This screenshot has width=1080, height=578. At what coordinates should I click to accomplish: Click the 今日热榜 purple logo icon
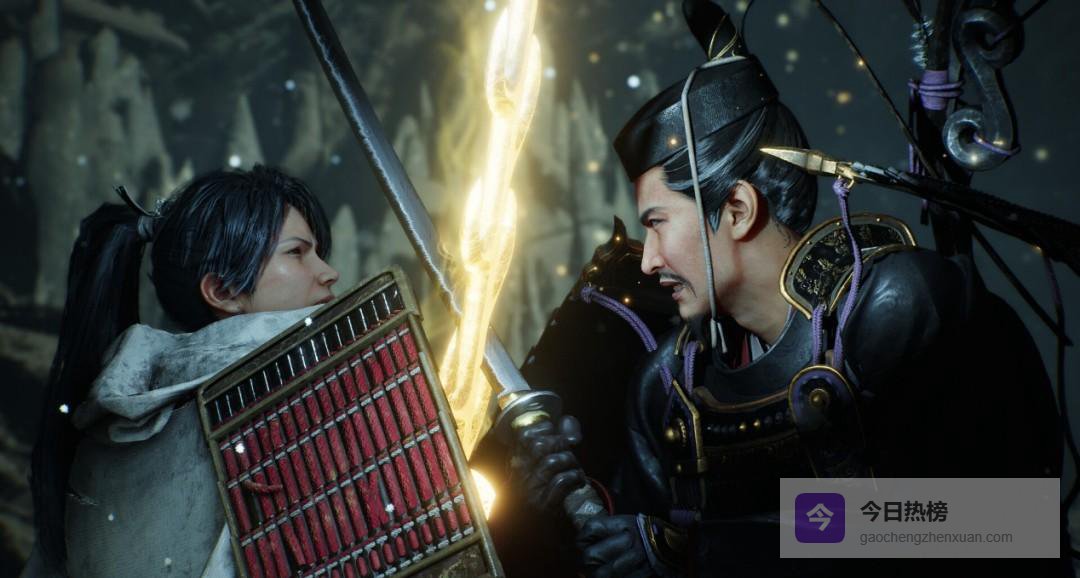pos(819,517)
